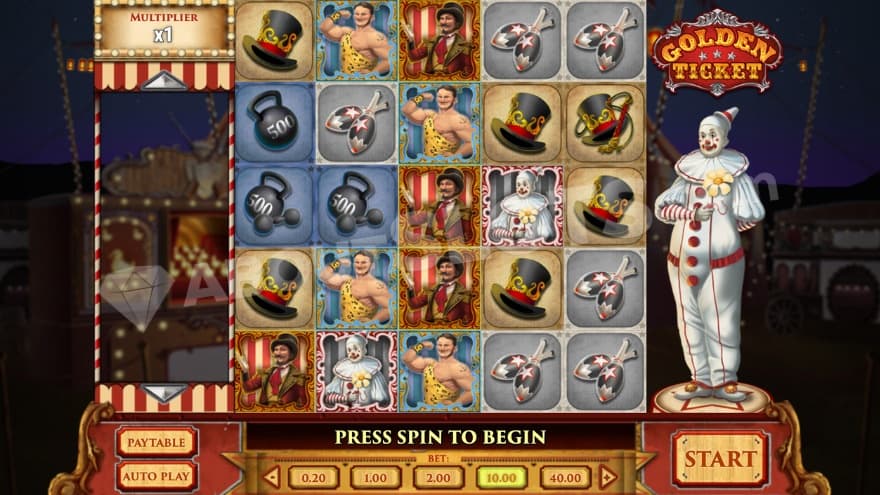Choose the 1.00 bet option
This screenshot has height=495, width=880.
376,477
